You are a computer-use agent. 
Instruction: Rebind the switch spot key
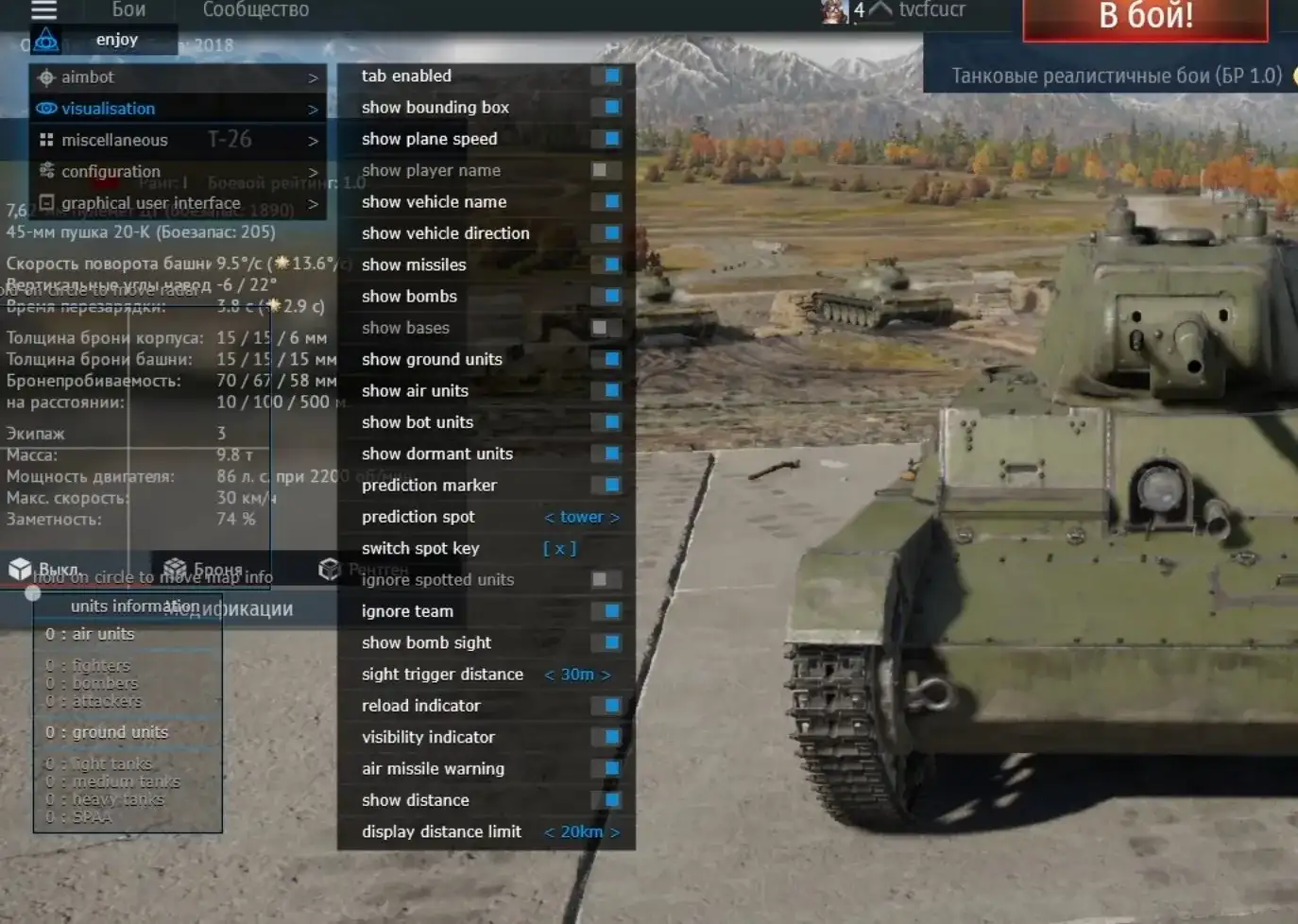[559, 548]
